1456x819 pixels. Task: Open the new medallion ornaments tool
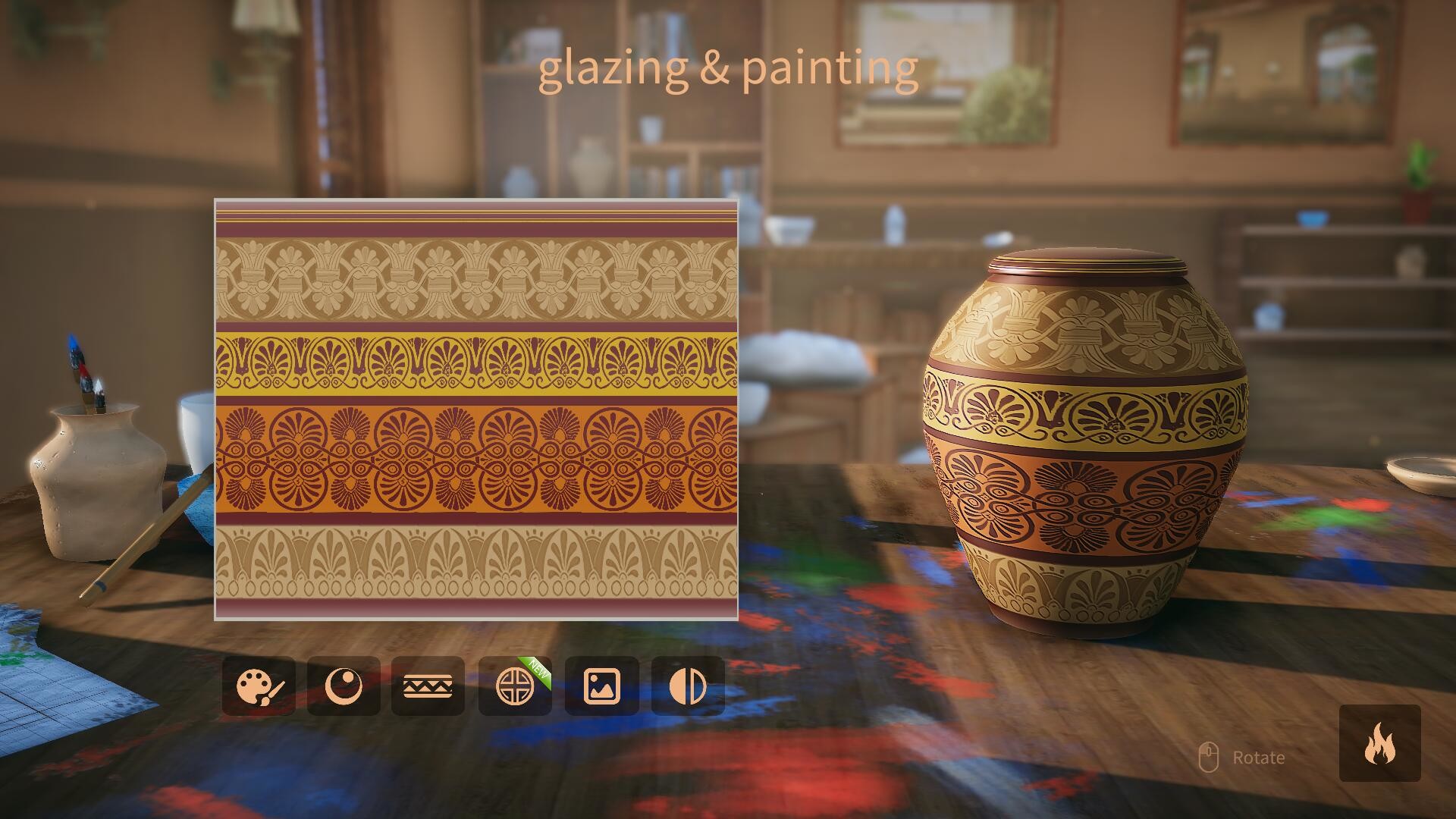(514, 687)
